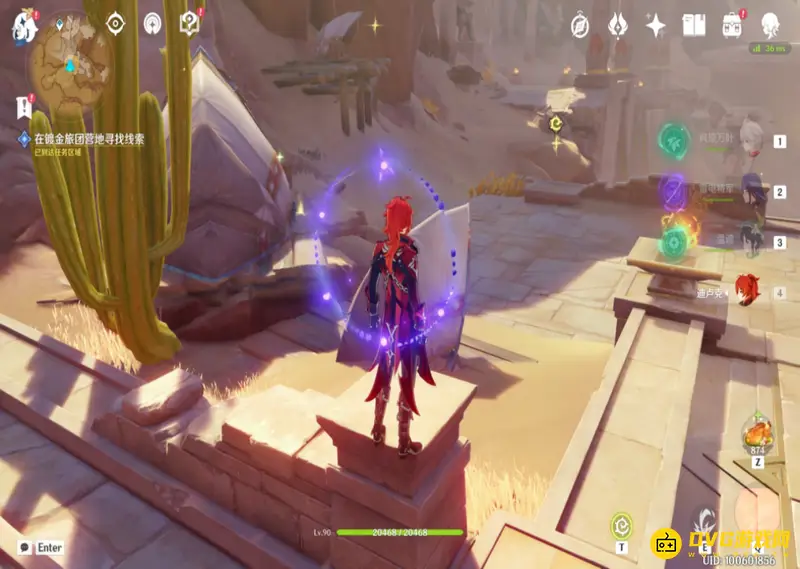Viewport: 800px width, 569px height.
Task: Open the Paimon menu
Action: [22, 26]
